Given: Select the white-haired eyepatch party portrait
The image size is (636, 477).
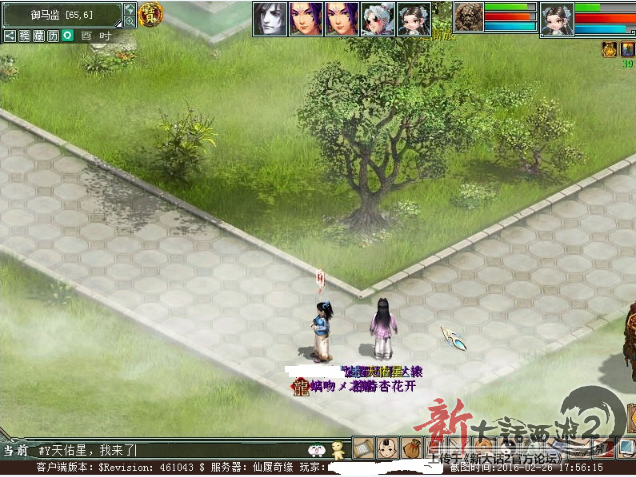Looking at the screenshot, I should pyautogui.click(x=377, y=18).
